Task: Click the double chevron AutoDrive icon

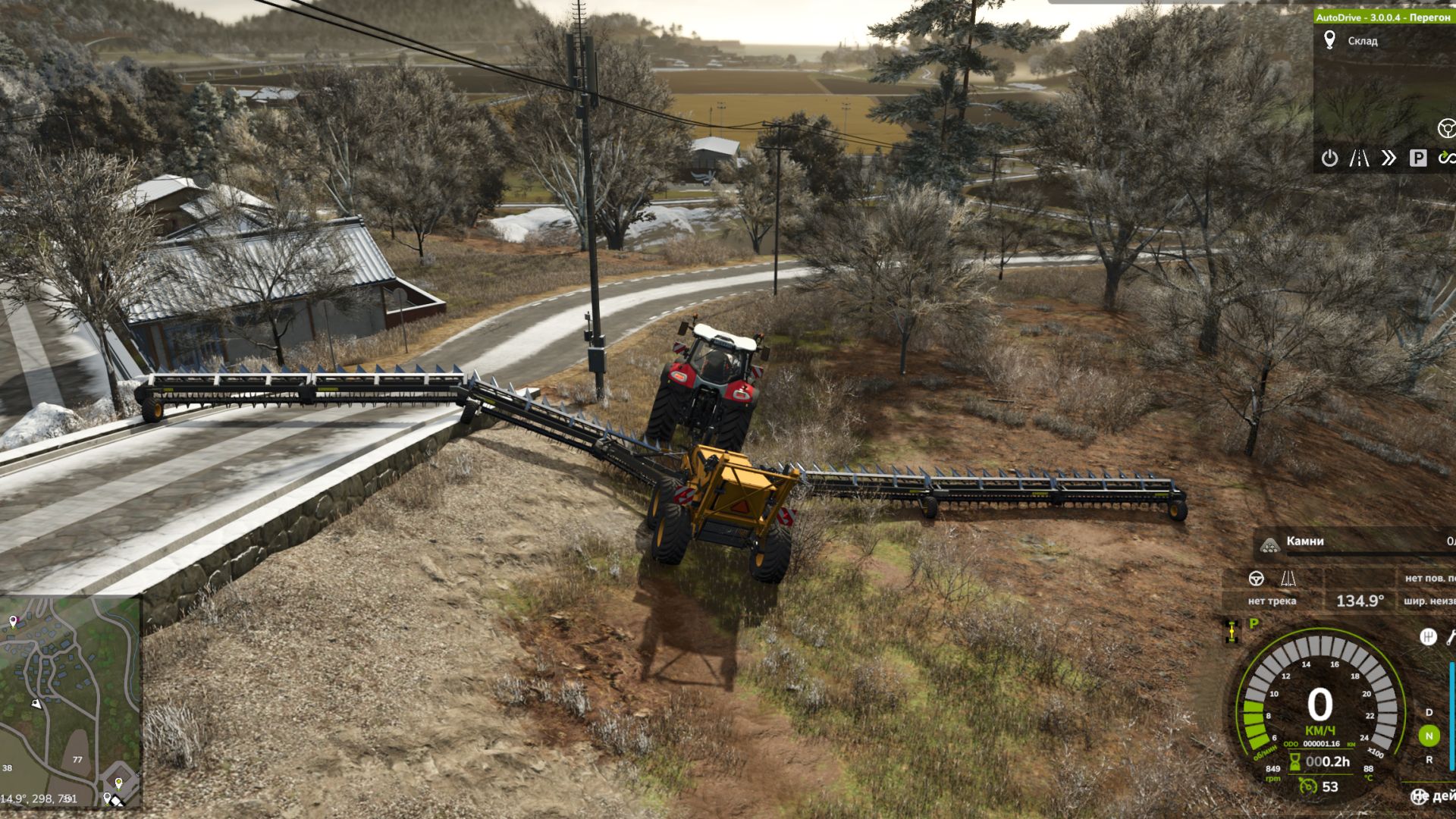Action: click(1389, 158)
